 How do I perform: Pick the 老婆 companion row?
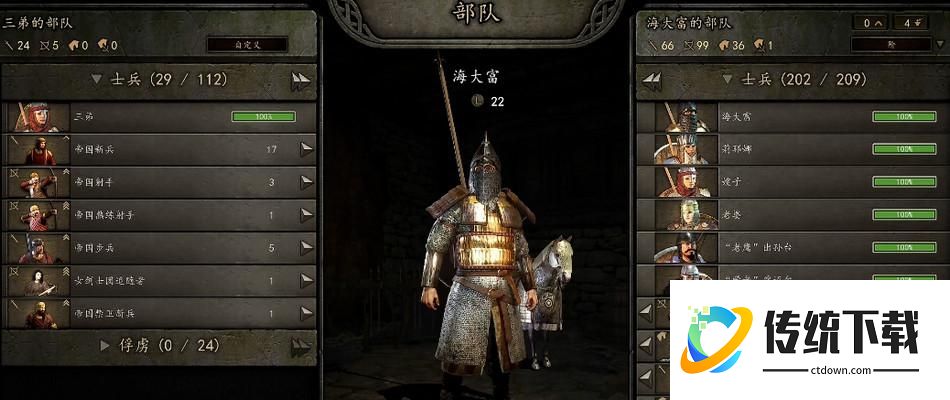pyautogui.click(x=790, y=215)
